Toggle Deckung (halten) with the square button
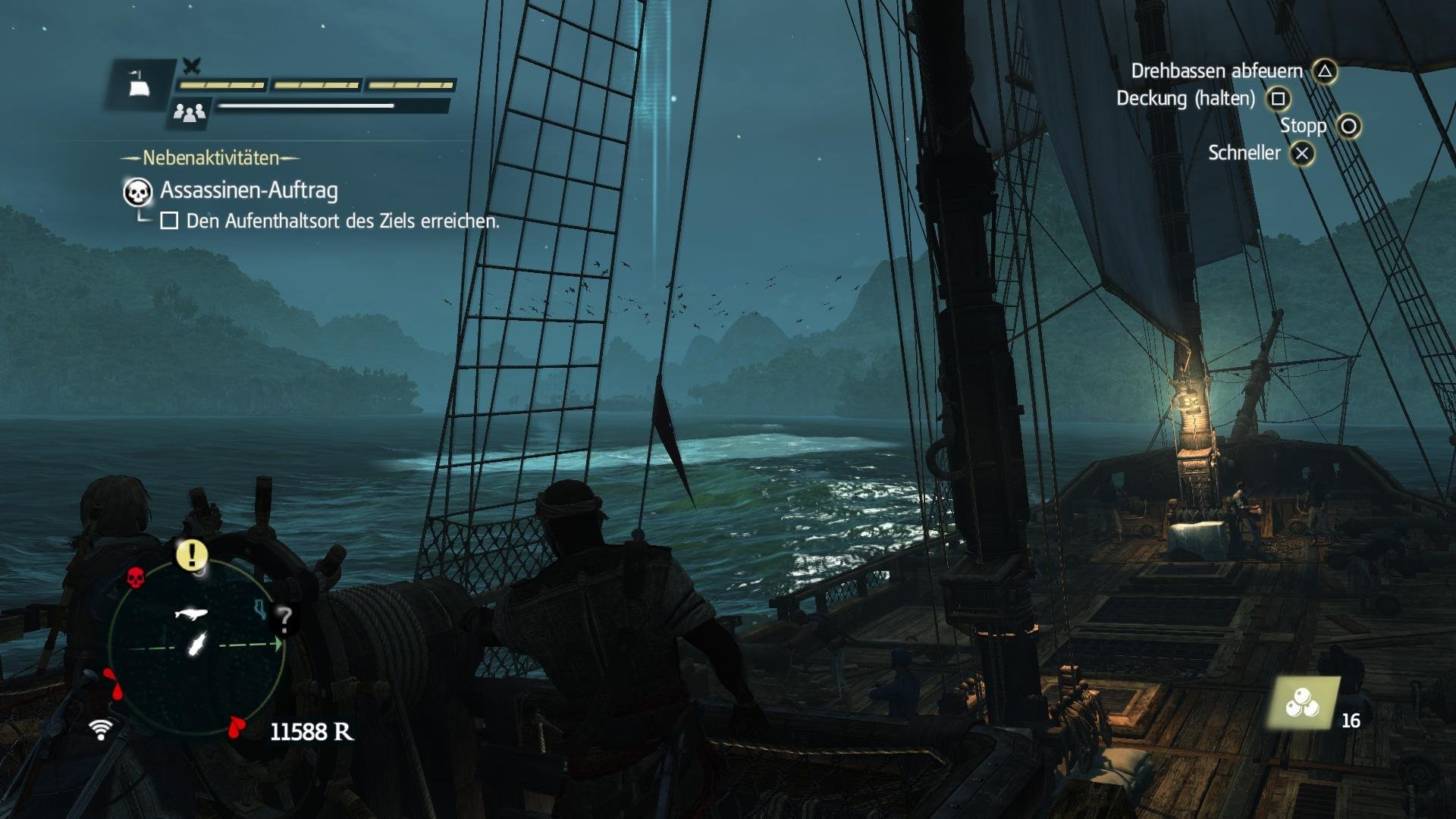This screenshot has height=819, width=1456. (x=1279, y=99)
